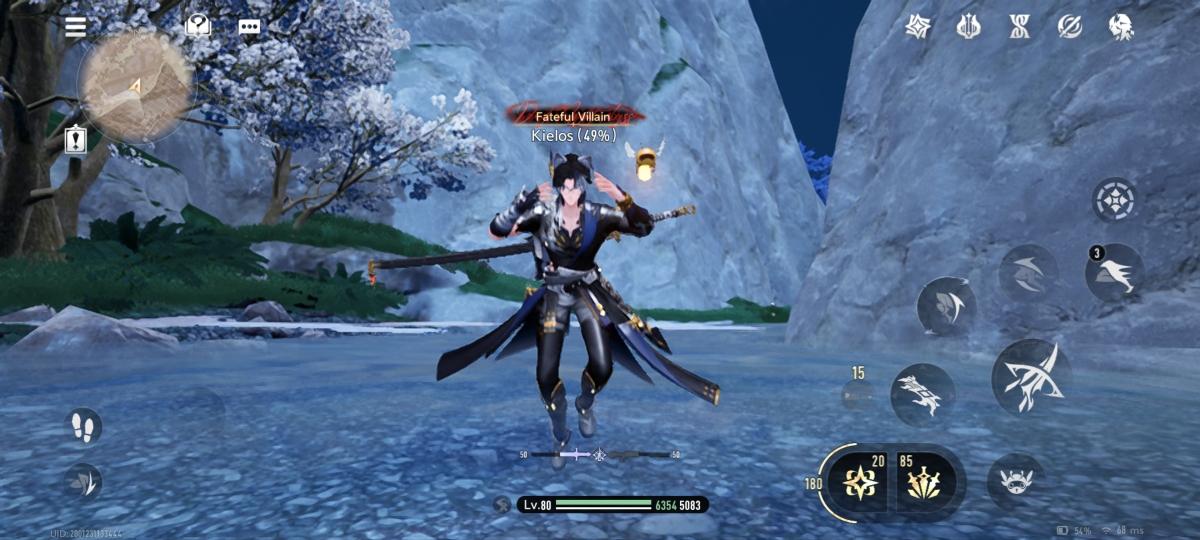Open the sword-in-circle menu icon
1200x540 pixels.
[x=1070, y=27]
